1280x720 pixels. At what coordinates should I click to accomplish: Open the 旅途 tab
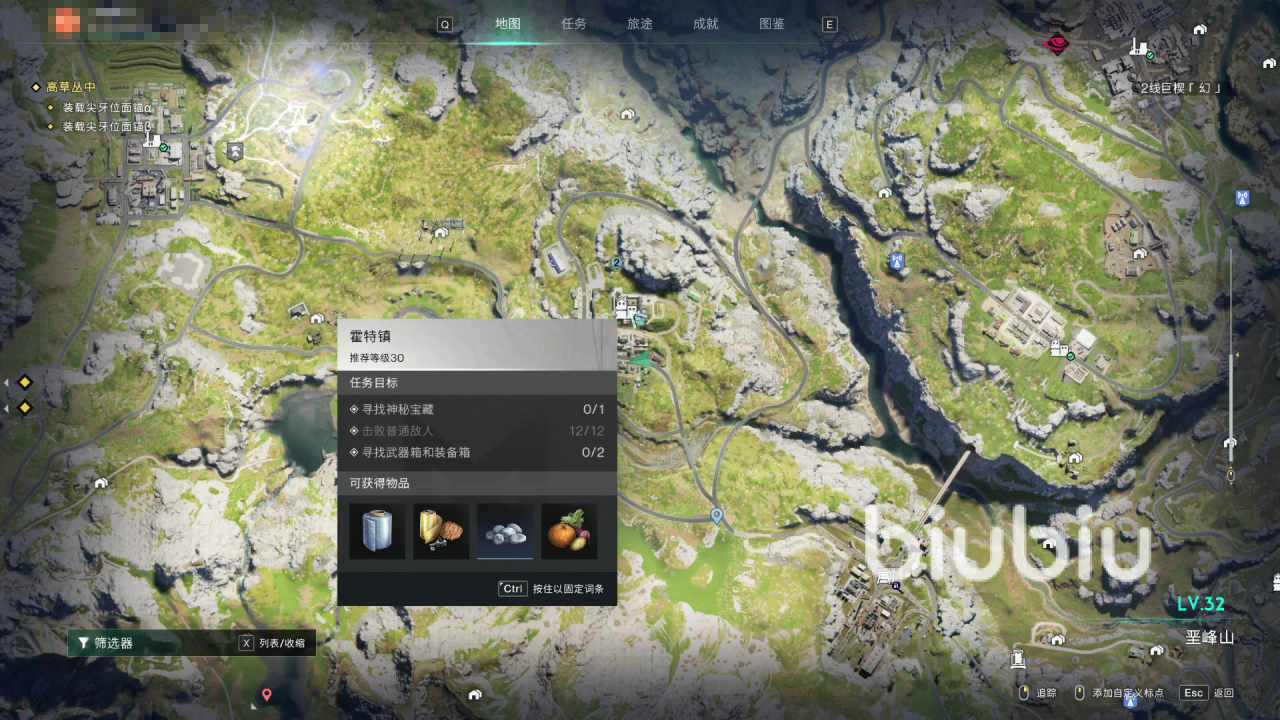click(x=640, y=24)
